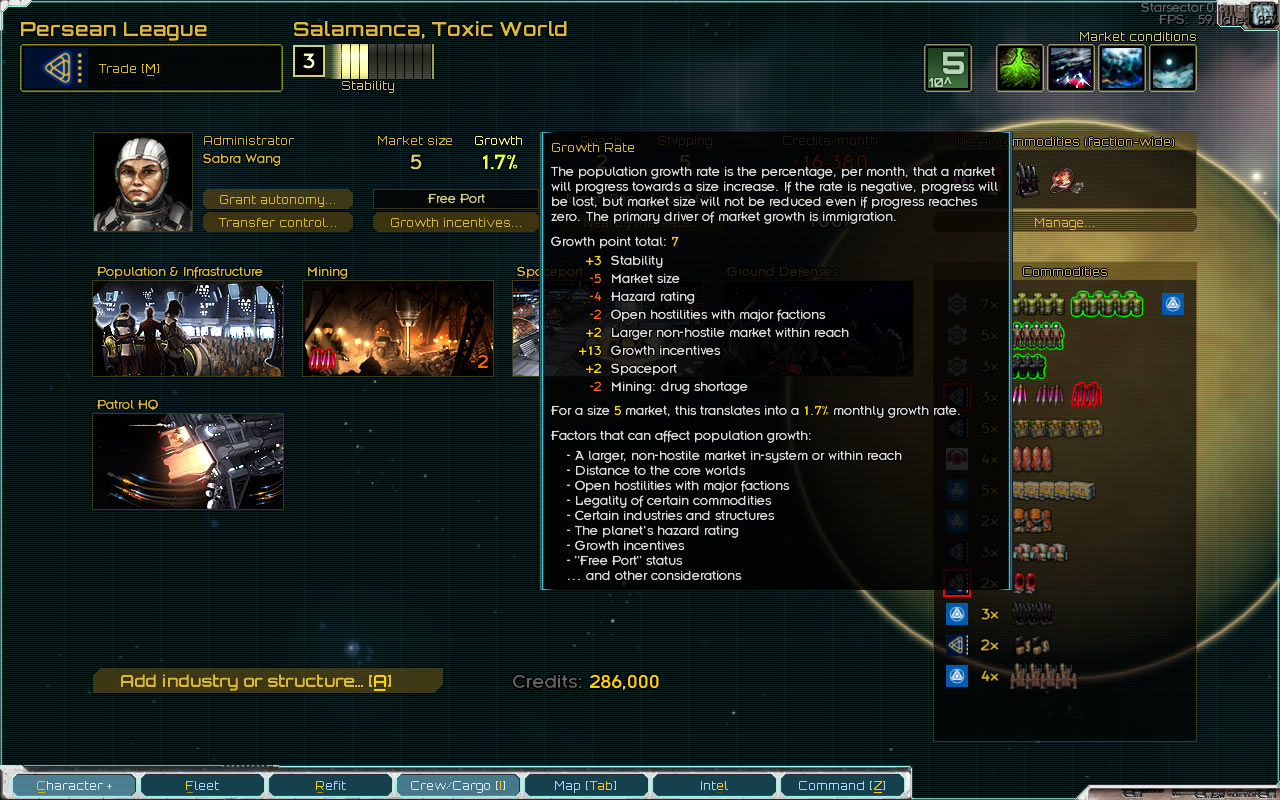The width and height of the screenshot is (1280, 800).
Task: Click the red-highlighted drugs commodity icon
Action: pos(1087,395)
